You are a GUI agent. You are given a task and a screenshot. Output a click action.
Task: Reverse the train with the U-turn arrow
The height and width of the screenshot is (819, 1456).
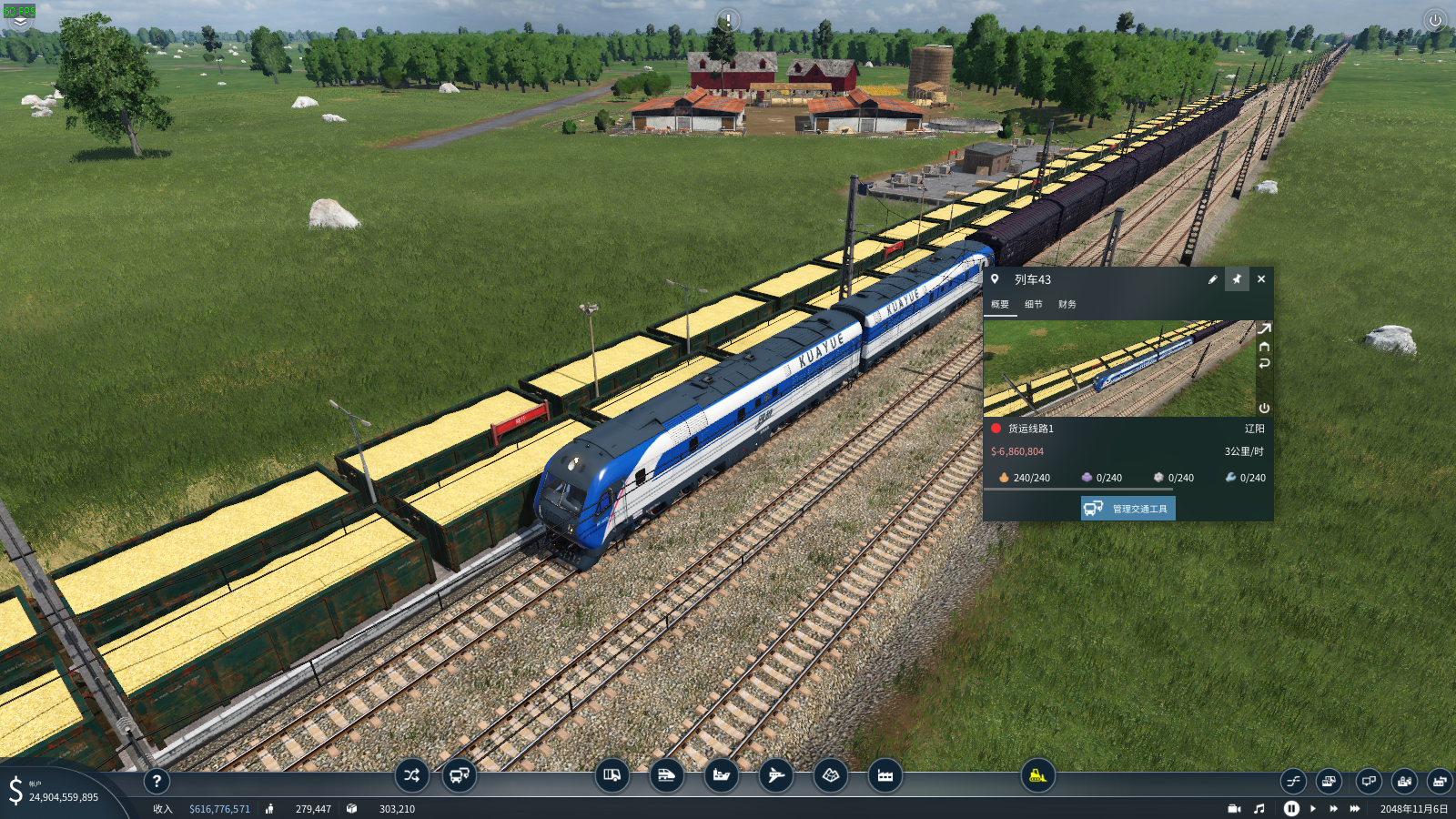tap(1264, 363)
